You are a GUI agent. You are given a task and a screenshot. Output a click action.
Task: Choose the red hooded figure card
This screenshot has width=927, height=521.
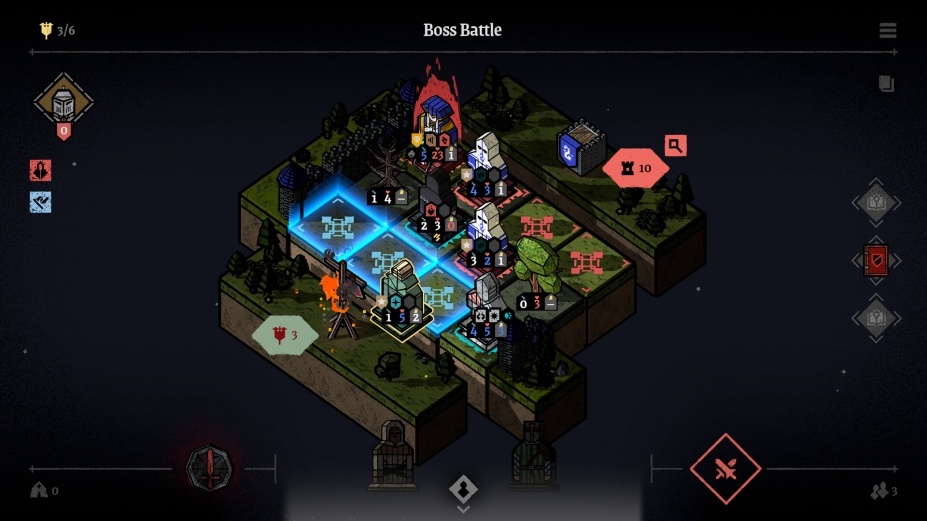(393, 456)
